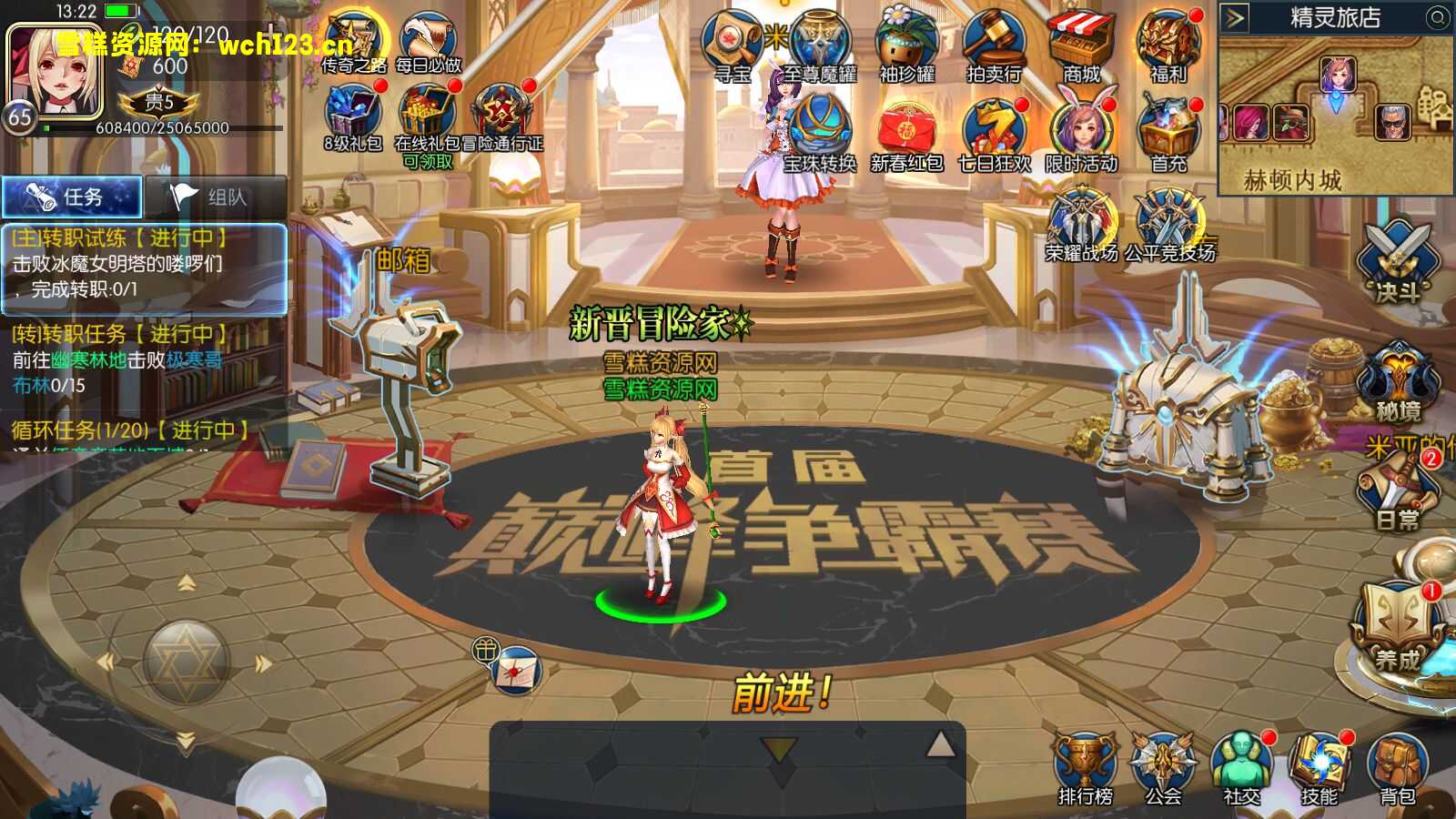The image size is (1456, 819).
Task: Open the 寻宝 treasure hunt icon
Action: coord(733,47)
